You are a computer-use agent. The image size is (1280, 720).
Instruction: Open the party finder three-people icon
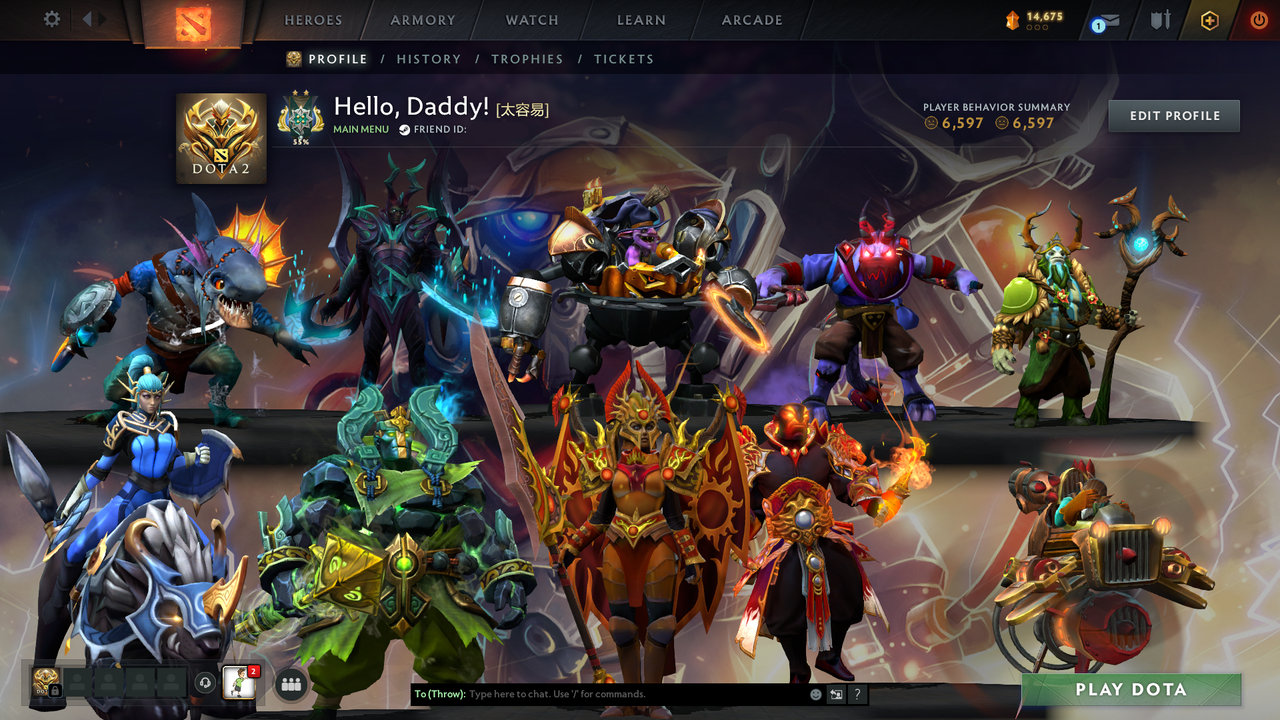pyautogui.click(x=290, y=684)
